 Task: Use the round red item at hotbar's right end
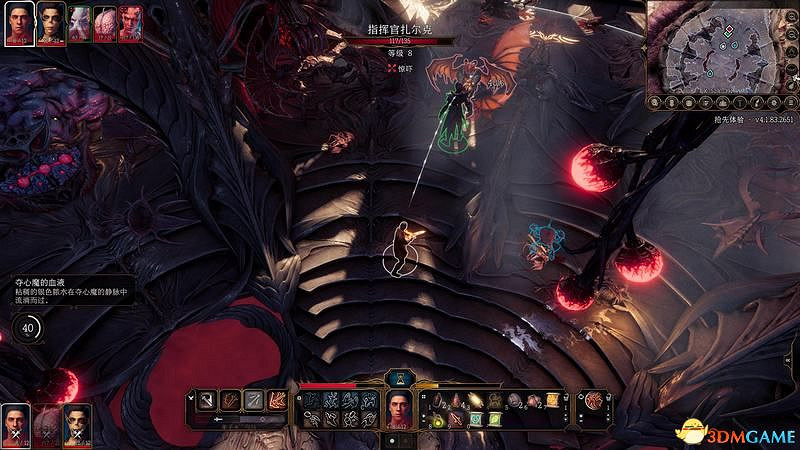coord(592,400)
